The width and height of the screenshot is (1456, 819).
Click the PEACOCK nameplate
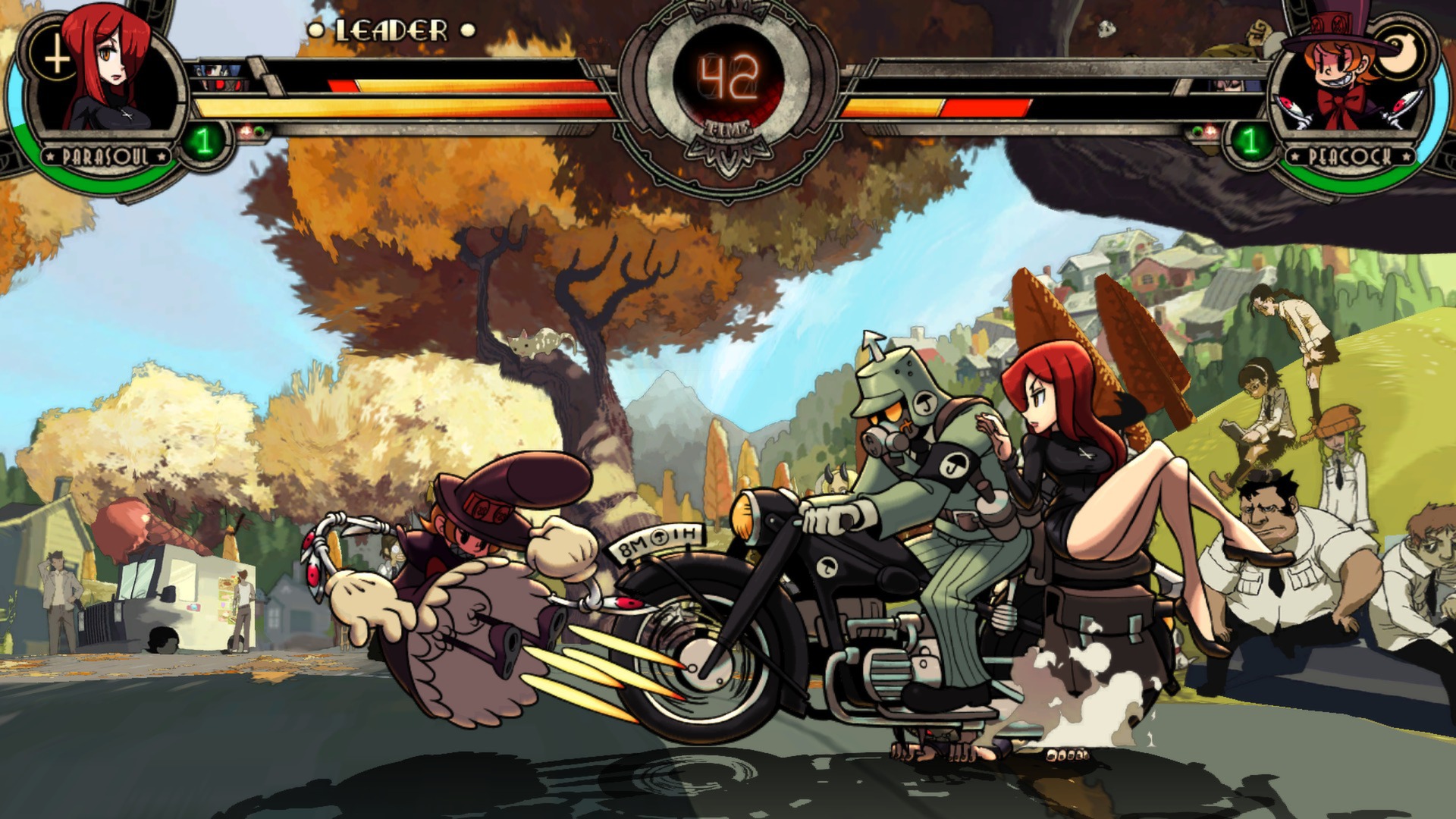tap(1351, 156)
